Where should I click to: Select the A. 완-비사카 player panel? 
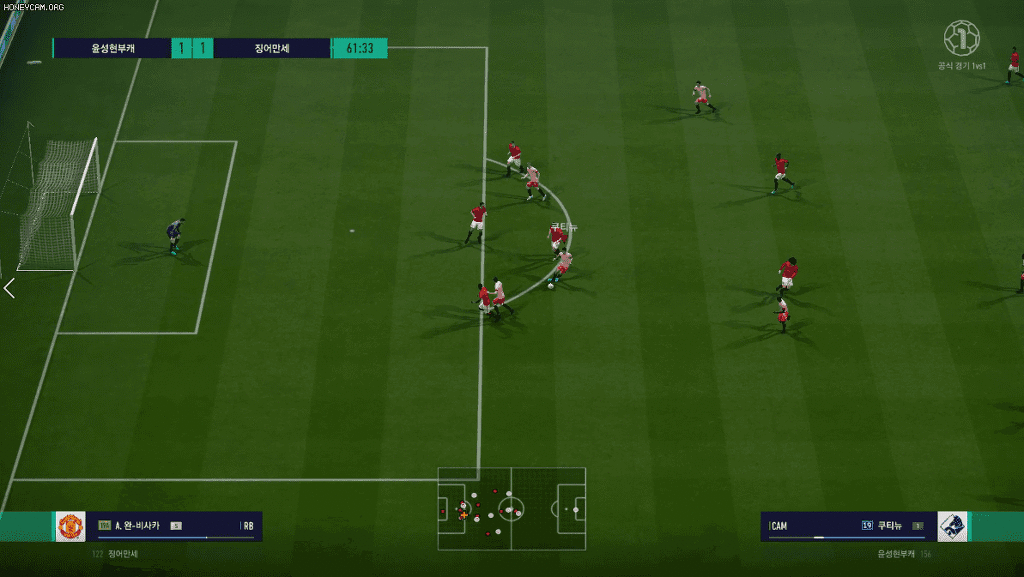(x=175, y=526)
